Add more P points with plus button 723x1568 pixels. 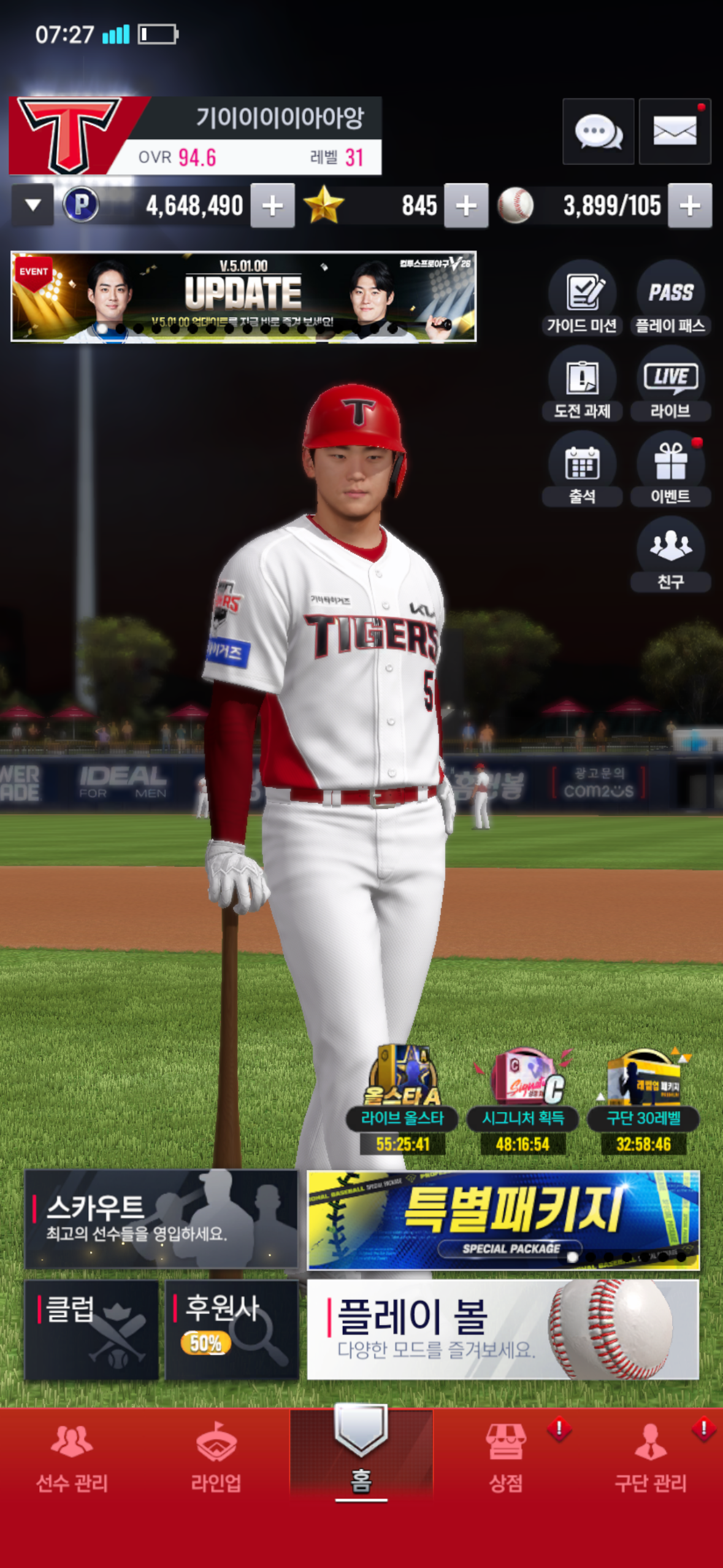(x=272, y=206)
